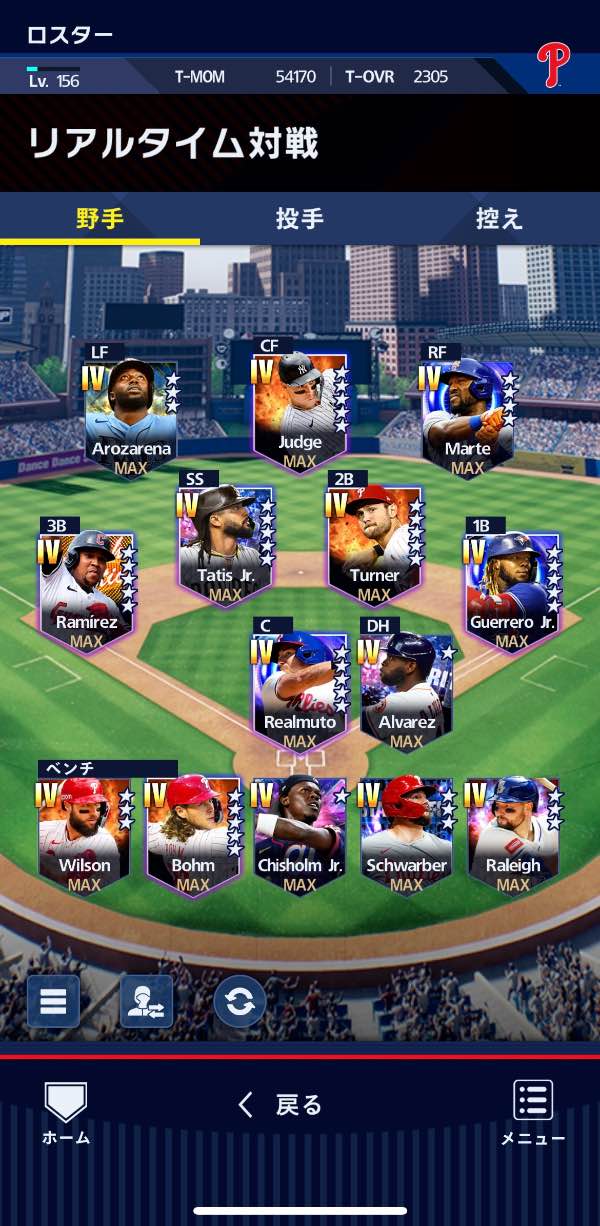Open the 控え tab

(499, 218)
